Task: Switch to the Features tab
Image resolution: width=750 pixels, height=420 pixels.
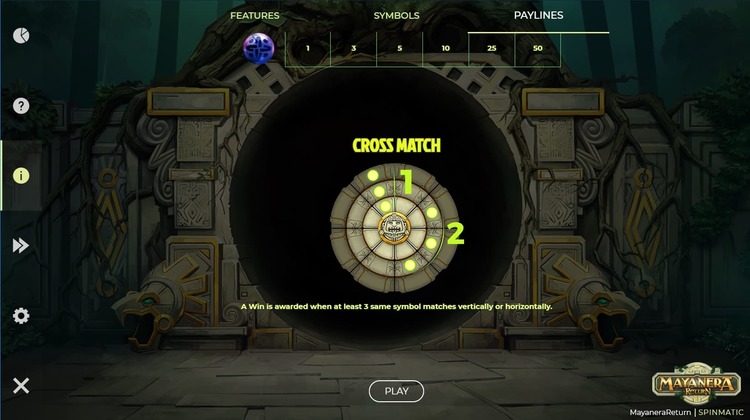Action: click(x=255, y=16)
